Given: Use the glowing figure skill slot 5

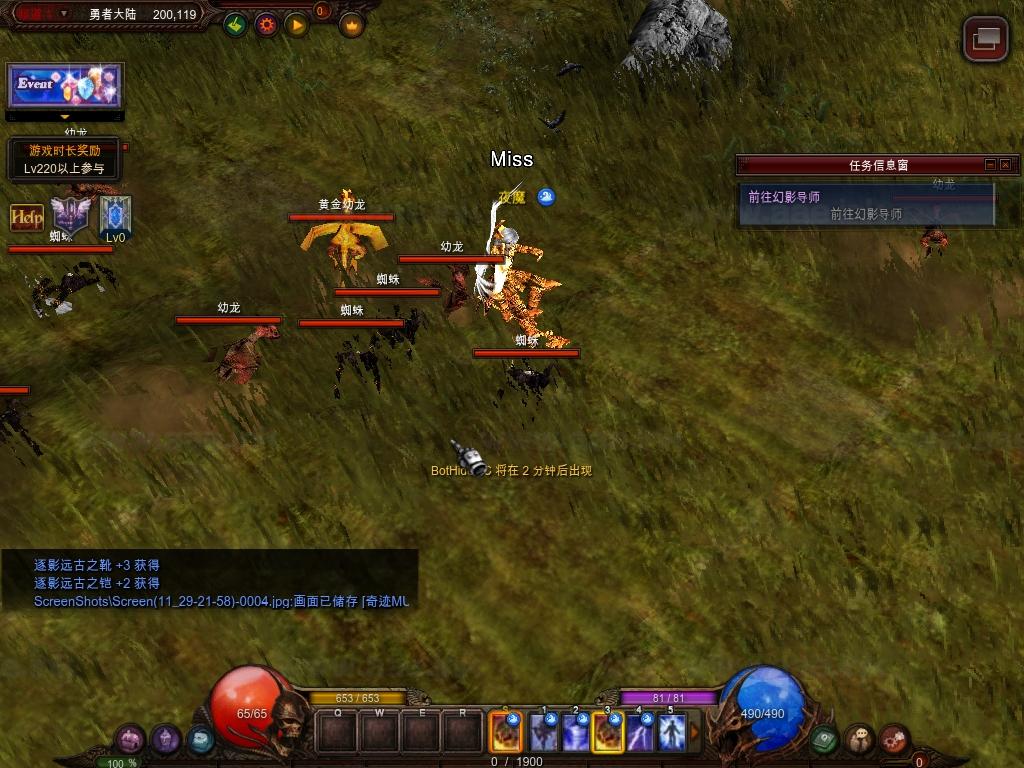Looking at the screenshot, I should click(672, 733).
